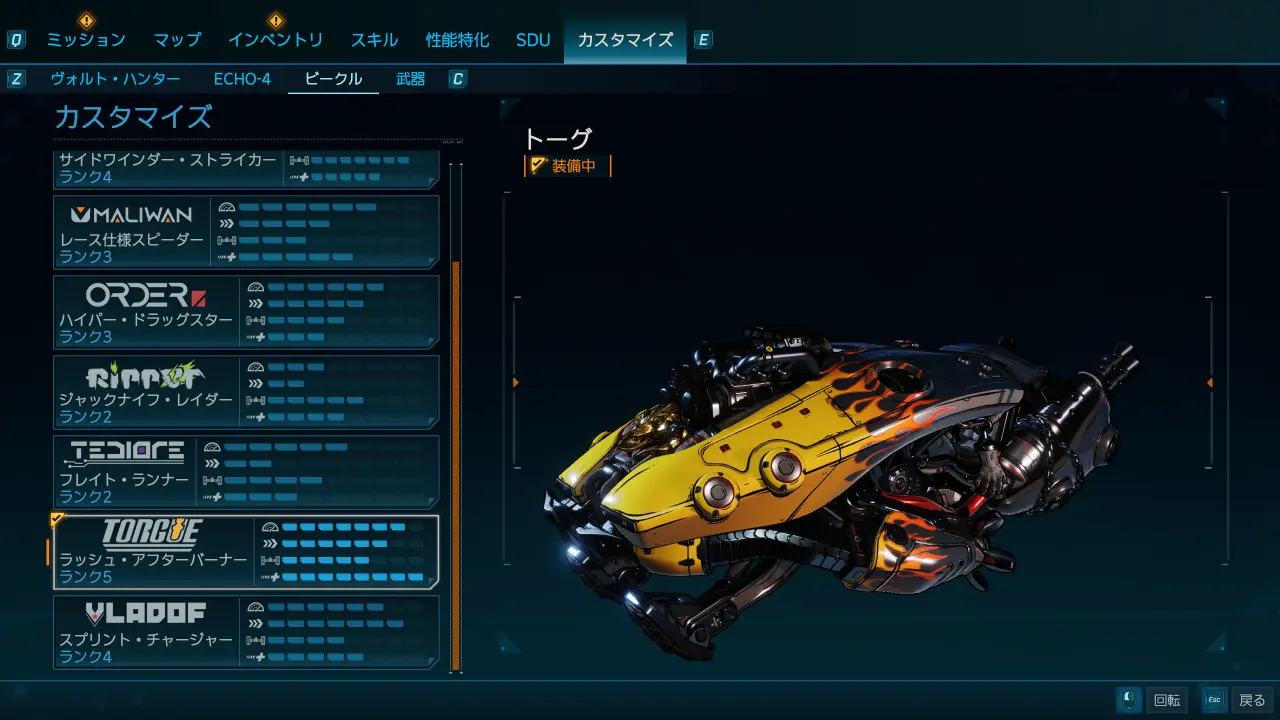The image size is (1280, 720).
Task: Pick the Order ハイパー・ドラッグスター vehicle
Action: click(246, 312)
